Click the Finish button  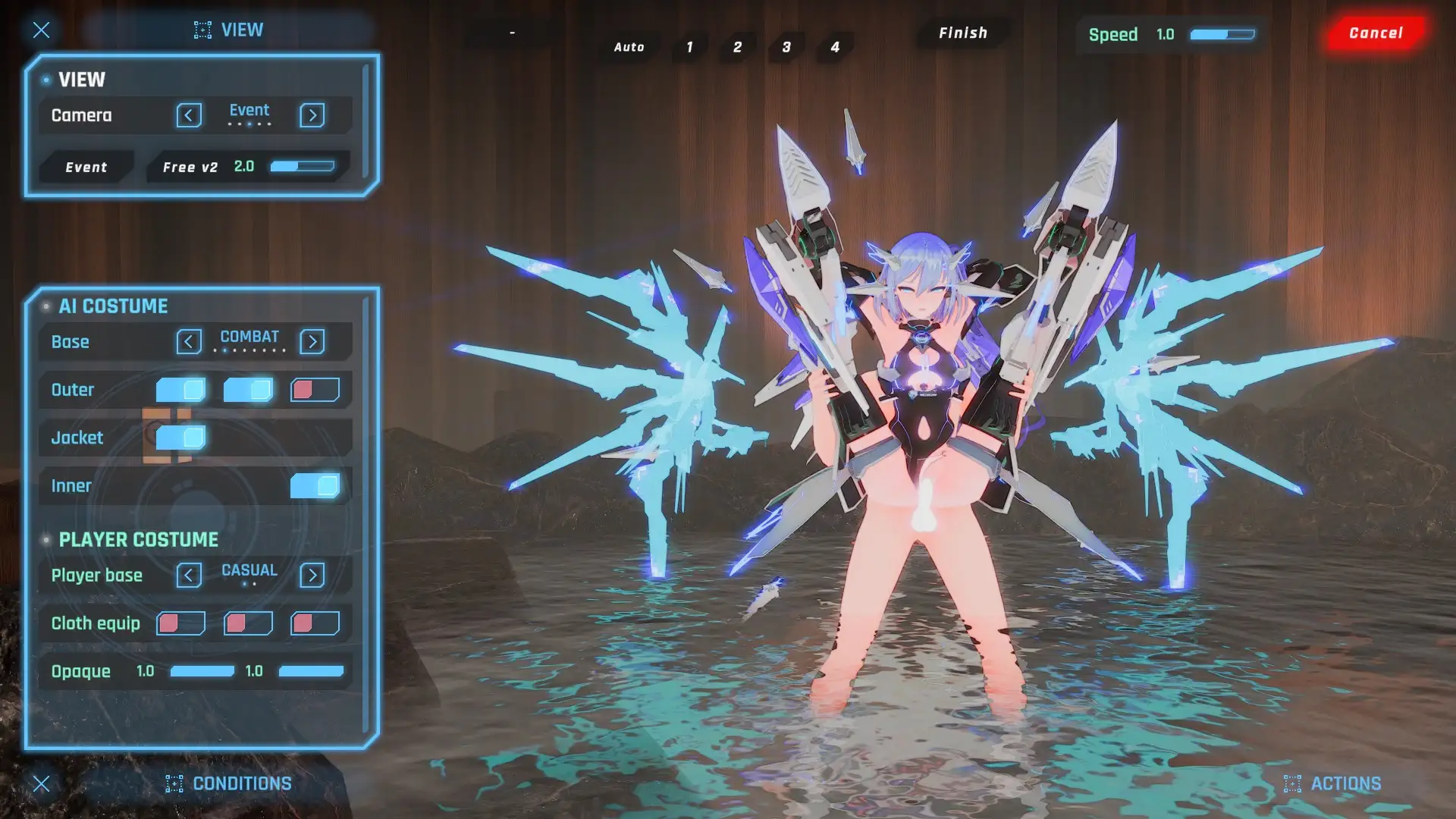click(963, 33)
